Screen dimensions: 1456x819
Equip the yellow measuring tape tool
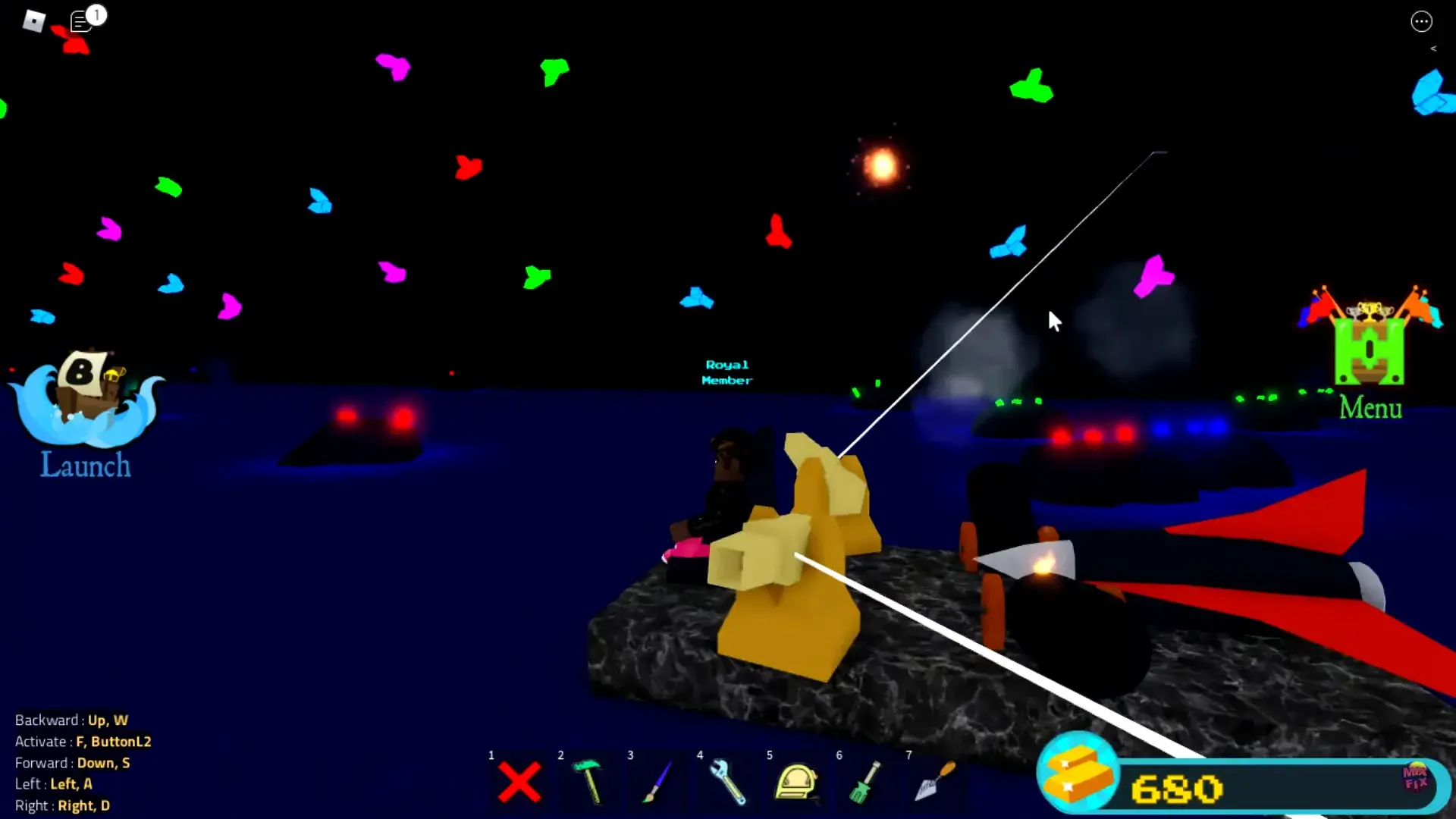pyautogui.click(x=795, y=781)
